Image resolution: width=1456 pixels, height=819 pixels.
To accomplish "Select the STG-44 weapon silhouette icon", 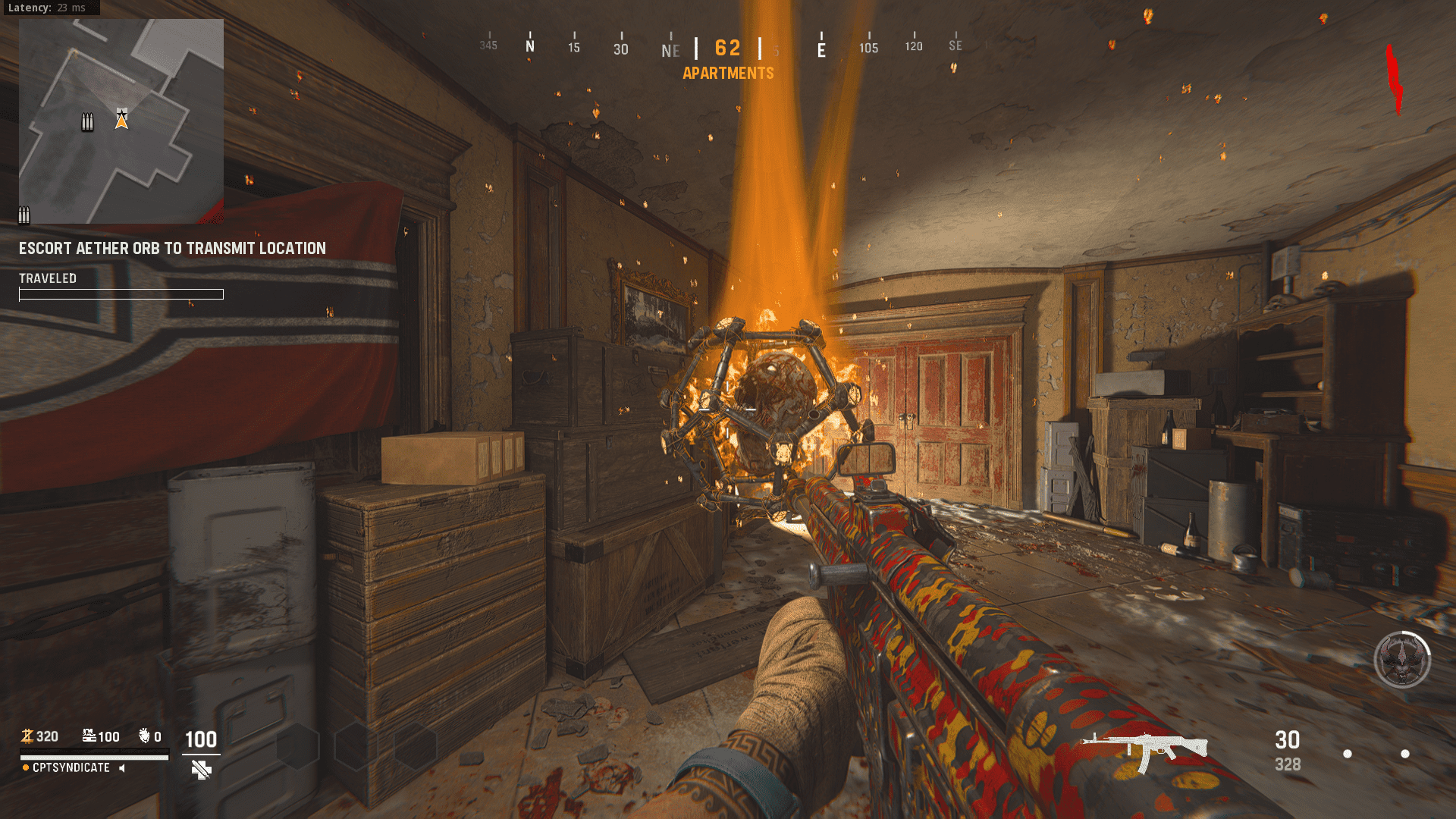I will [x=1145, y=743].
